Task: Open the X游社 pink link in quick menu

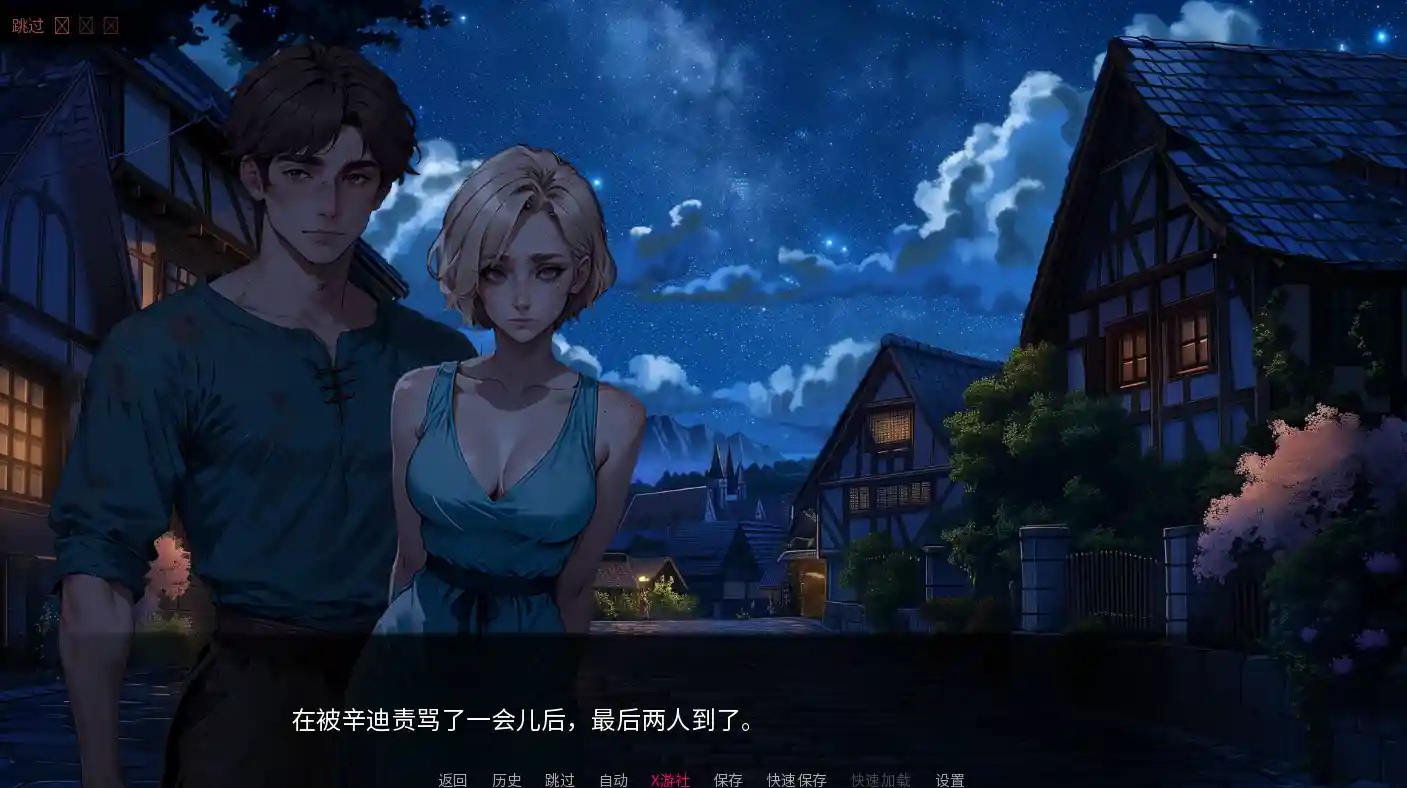Action: [670, 779]
